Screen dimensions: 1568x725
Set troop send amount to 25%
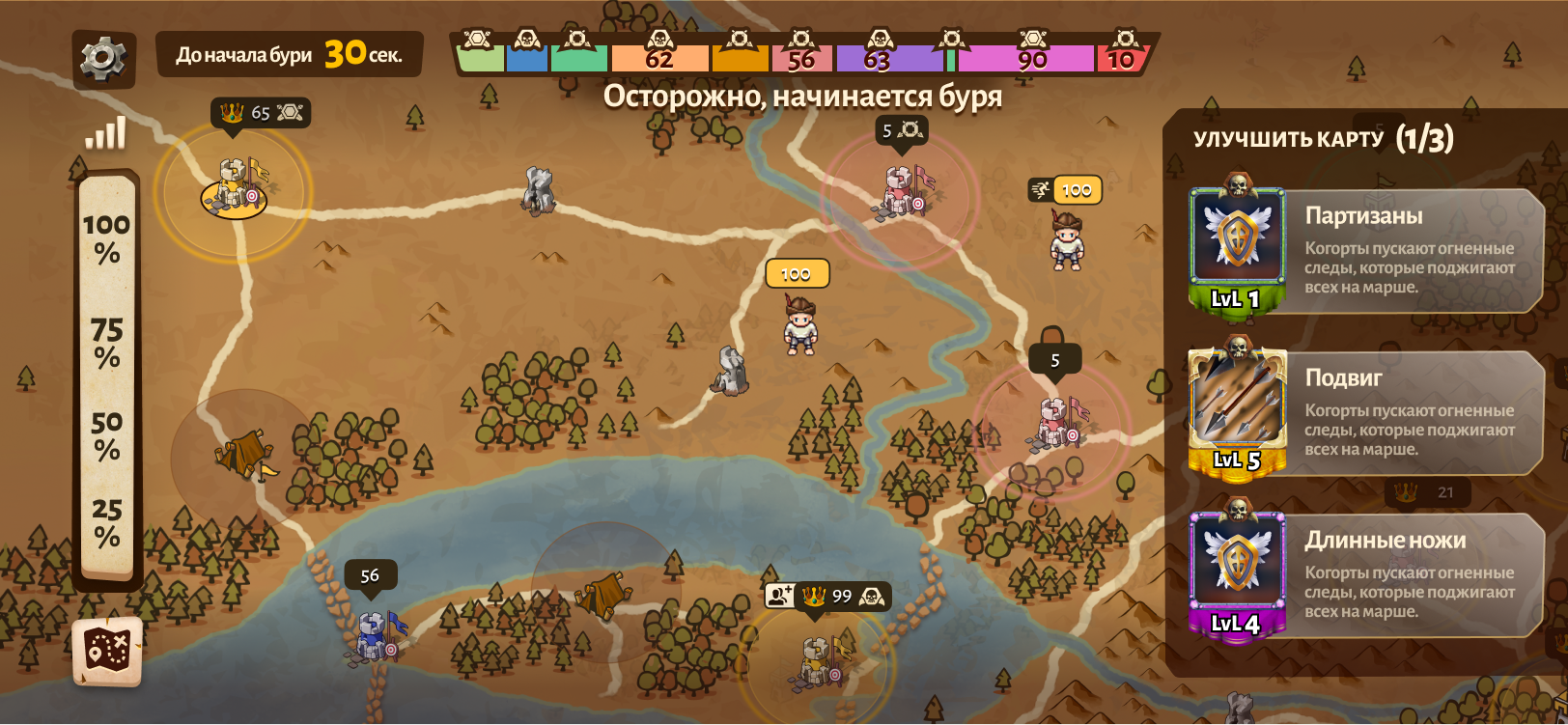click(x=106, y=522)
